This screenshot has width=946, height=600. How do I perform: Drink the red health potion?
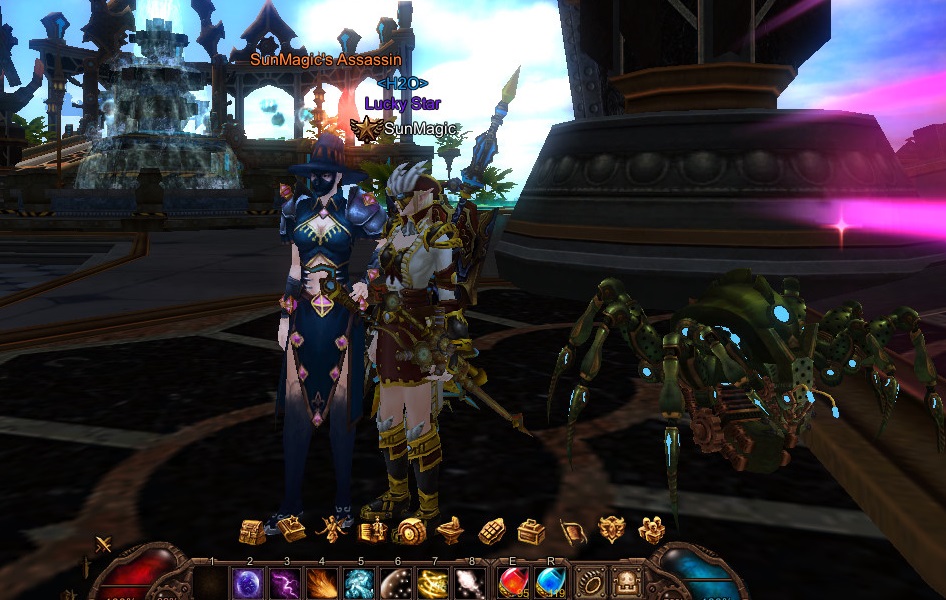coord(513,582)
